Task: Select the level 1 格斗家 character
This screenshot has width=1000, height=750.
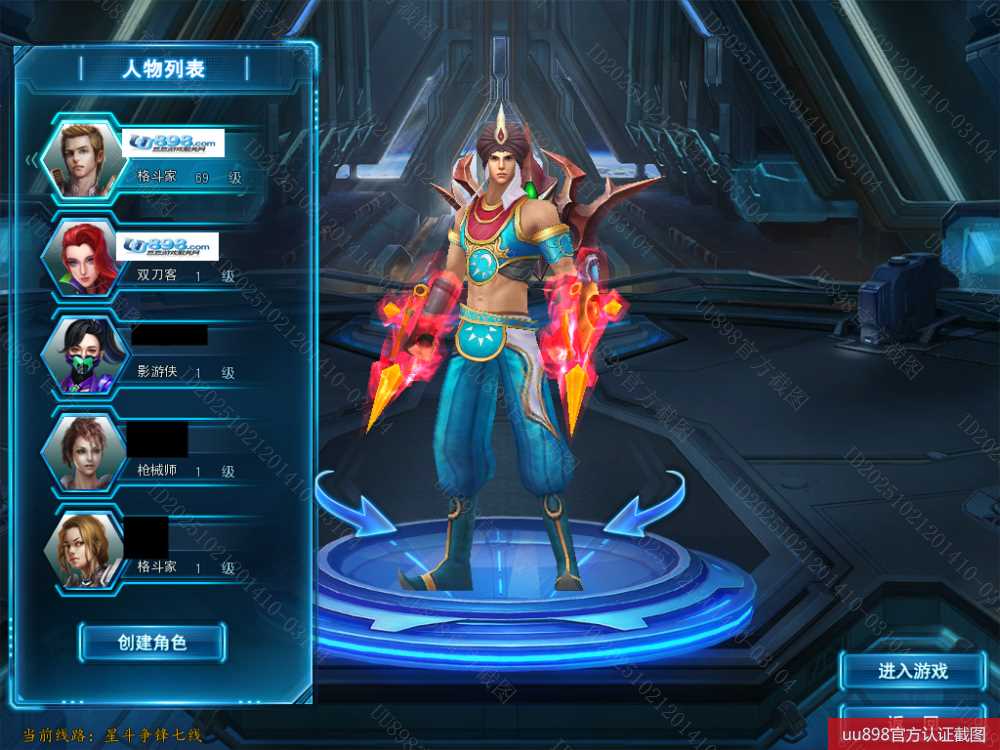Action: [160, 550]
